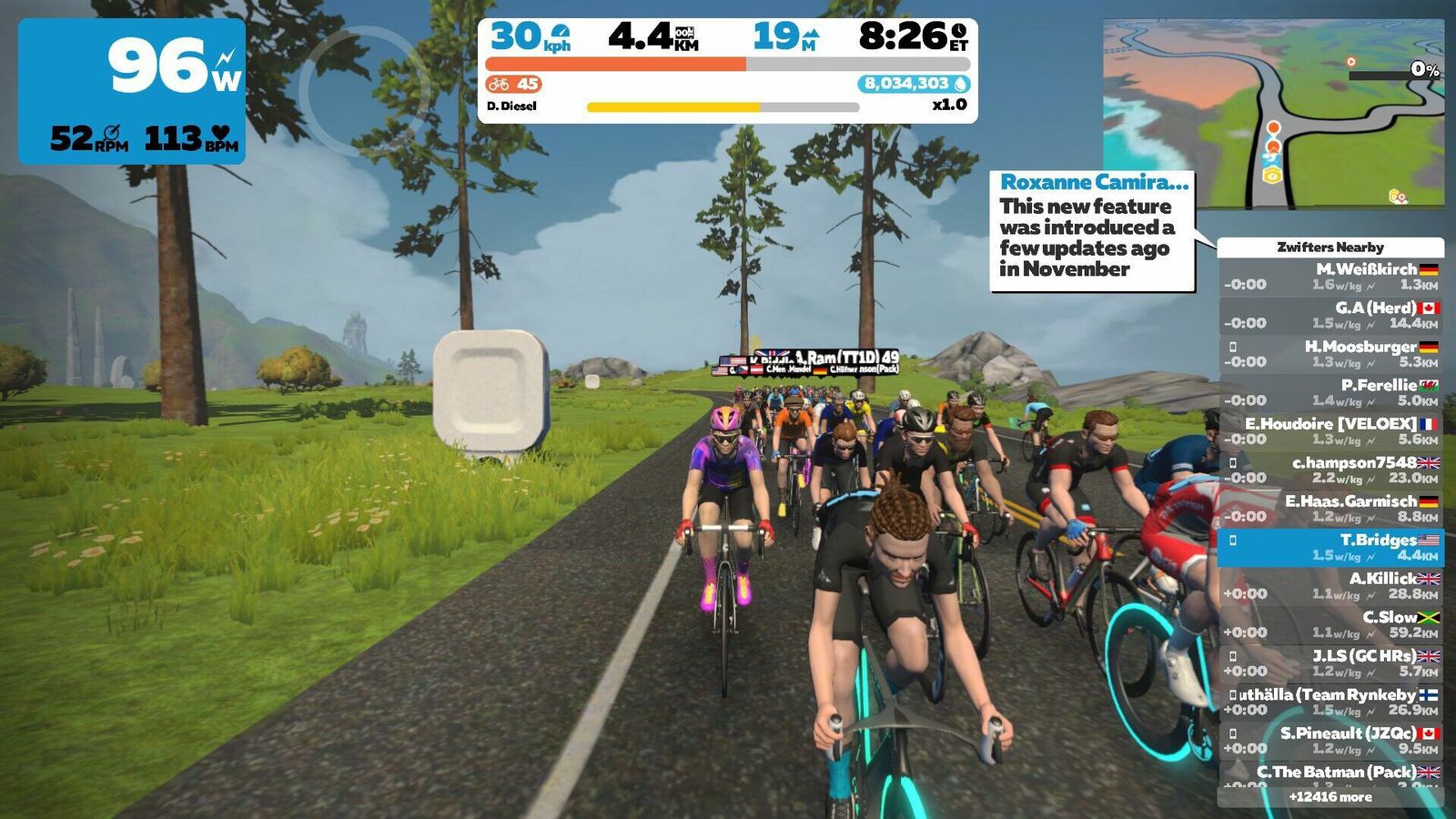Select A.Killick from nearby riders
Image resolution: width=1456 pixels, height=819 pixels.
(x=1330, y=586)
